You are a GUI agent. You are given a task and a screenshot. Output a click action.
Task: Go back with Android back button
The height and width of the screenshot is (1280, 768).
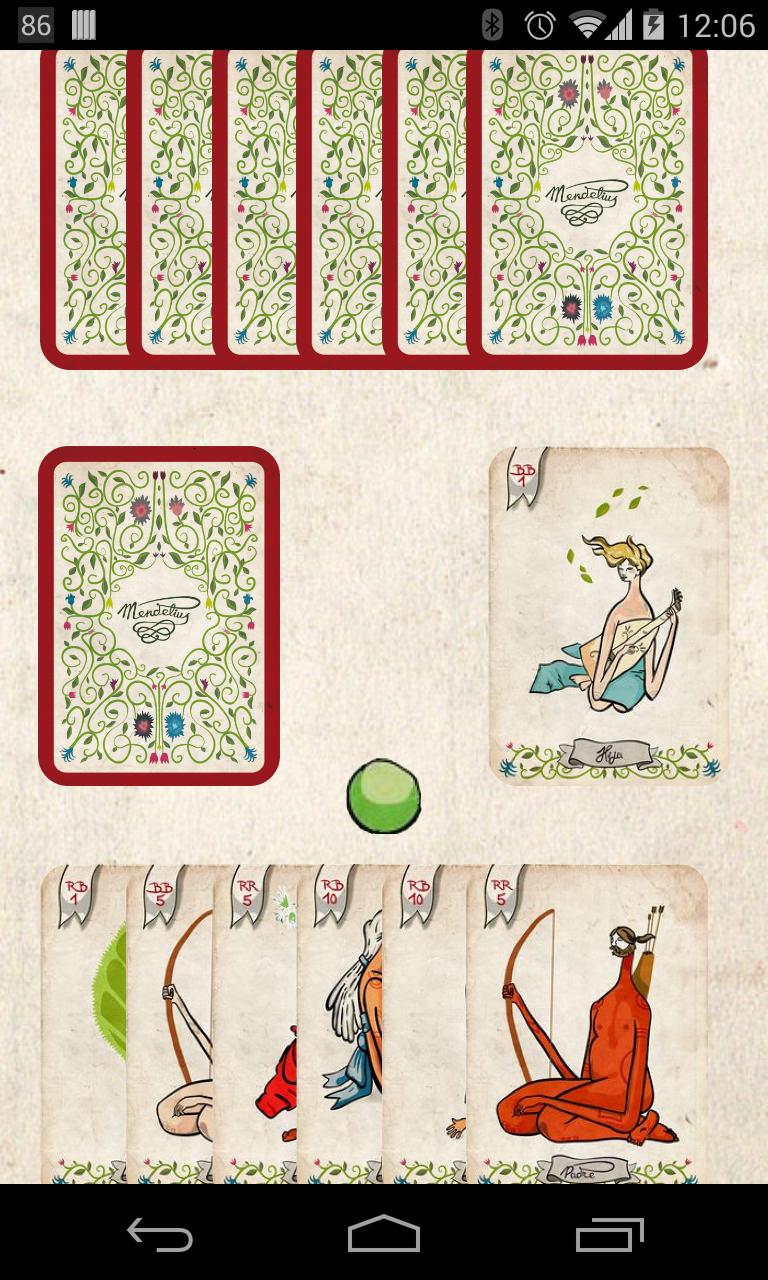click(x=160, y=1235)
